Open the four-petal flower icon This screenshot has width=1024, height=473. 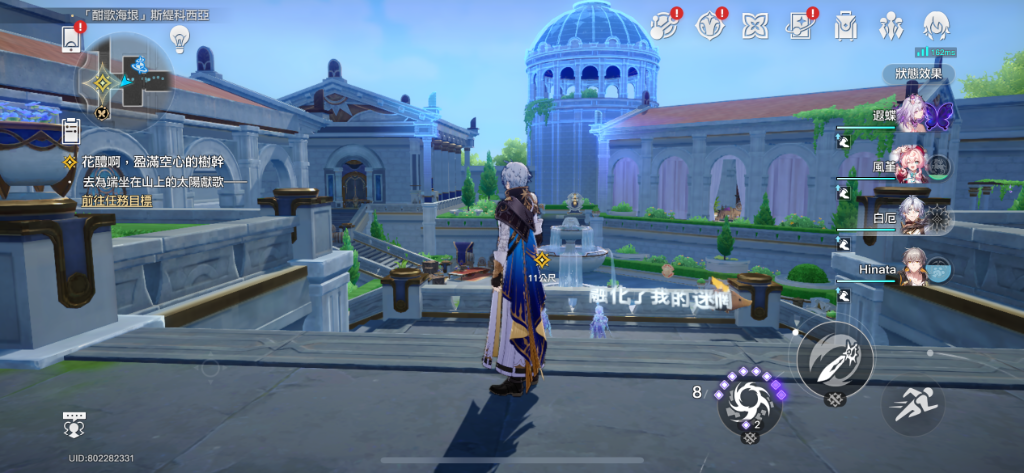tap(754, 26)
